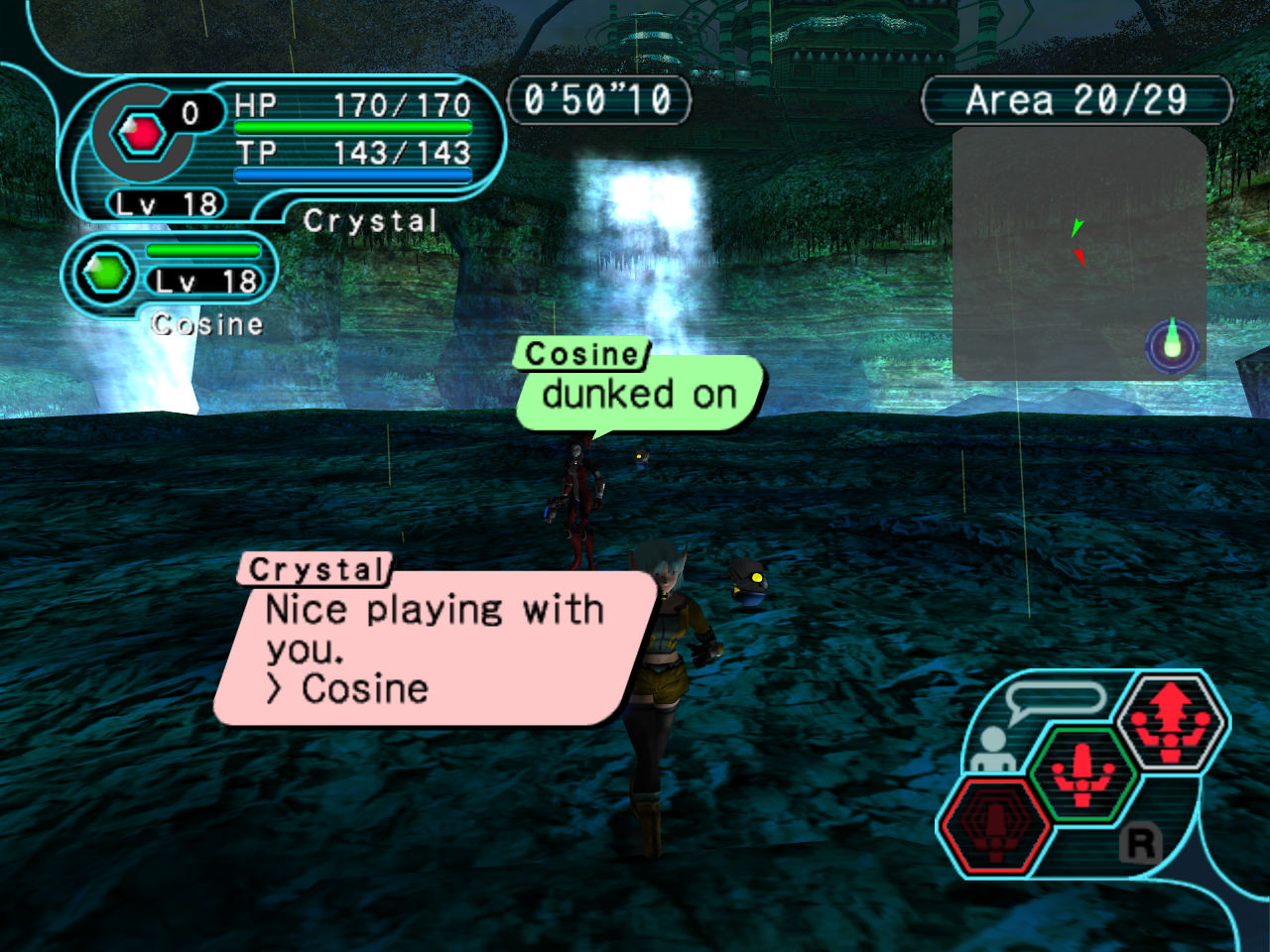
Task: Click Cosine's "dunked on" chat bubble
Action: (x=640, y=394)
